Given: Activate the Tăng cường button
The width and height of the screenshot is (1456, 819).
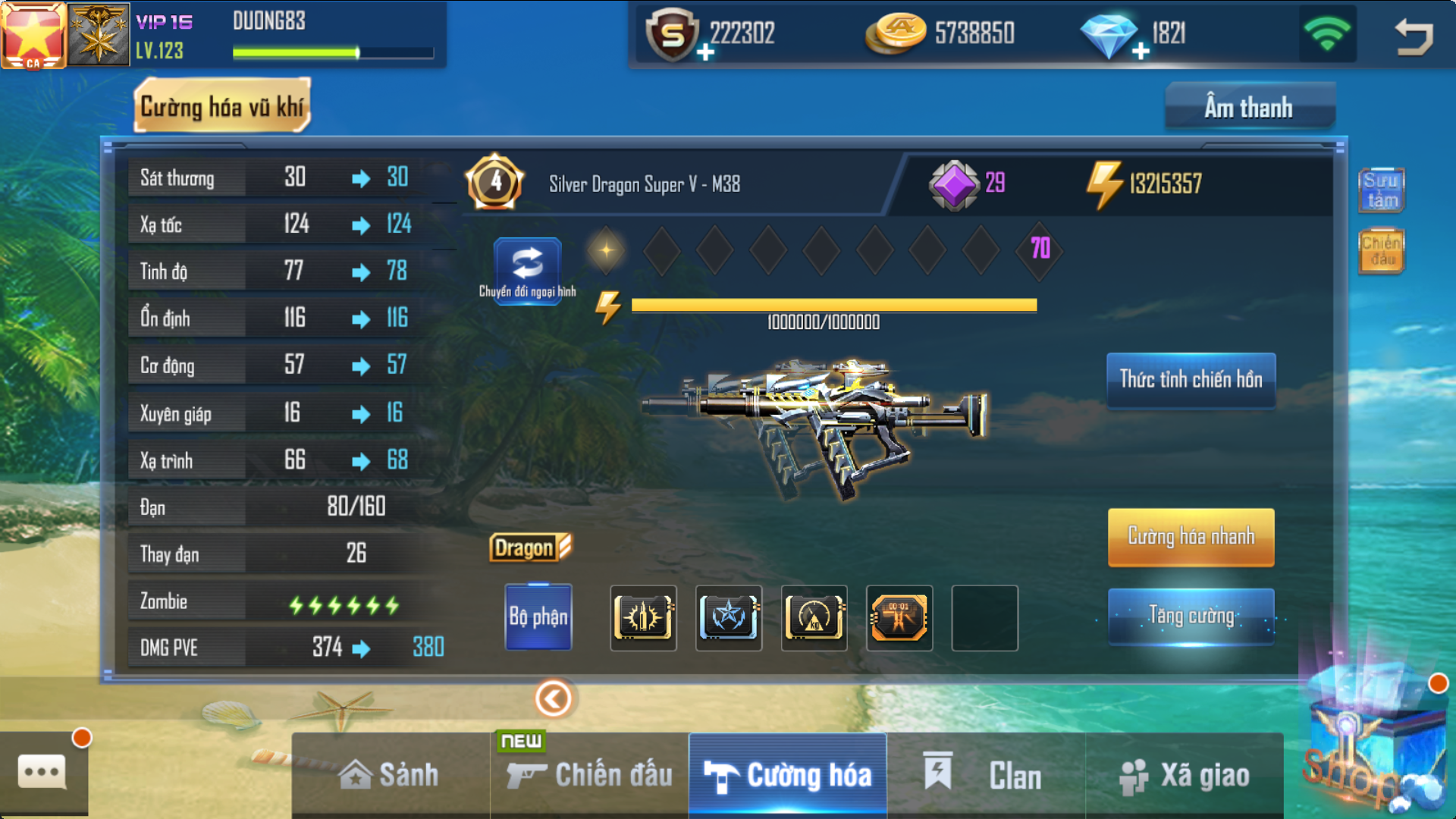Looking at the screenshot, I should (1191, 616).
